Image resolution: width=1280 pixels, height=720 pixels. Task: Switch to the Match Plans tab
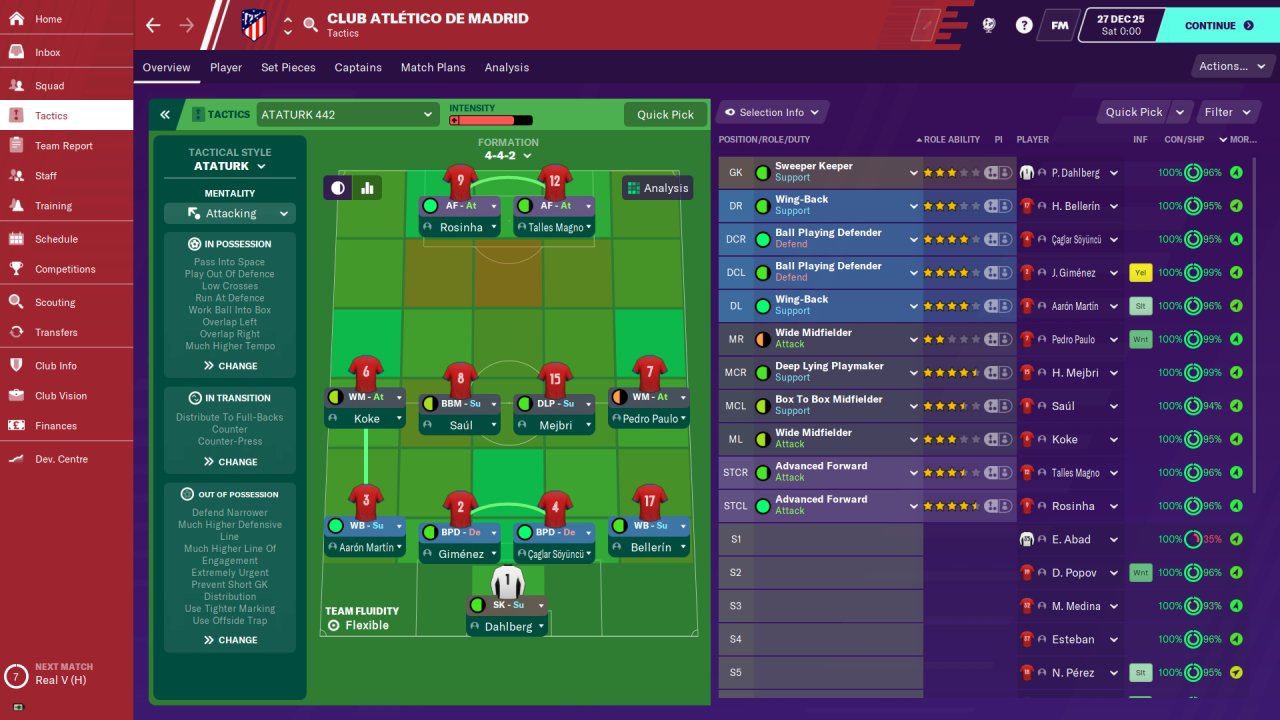[x=433, y=67]
